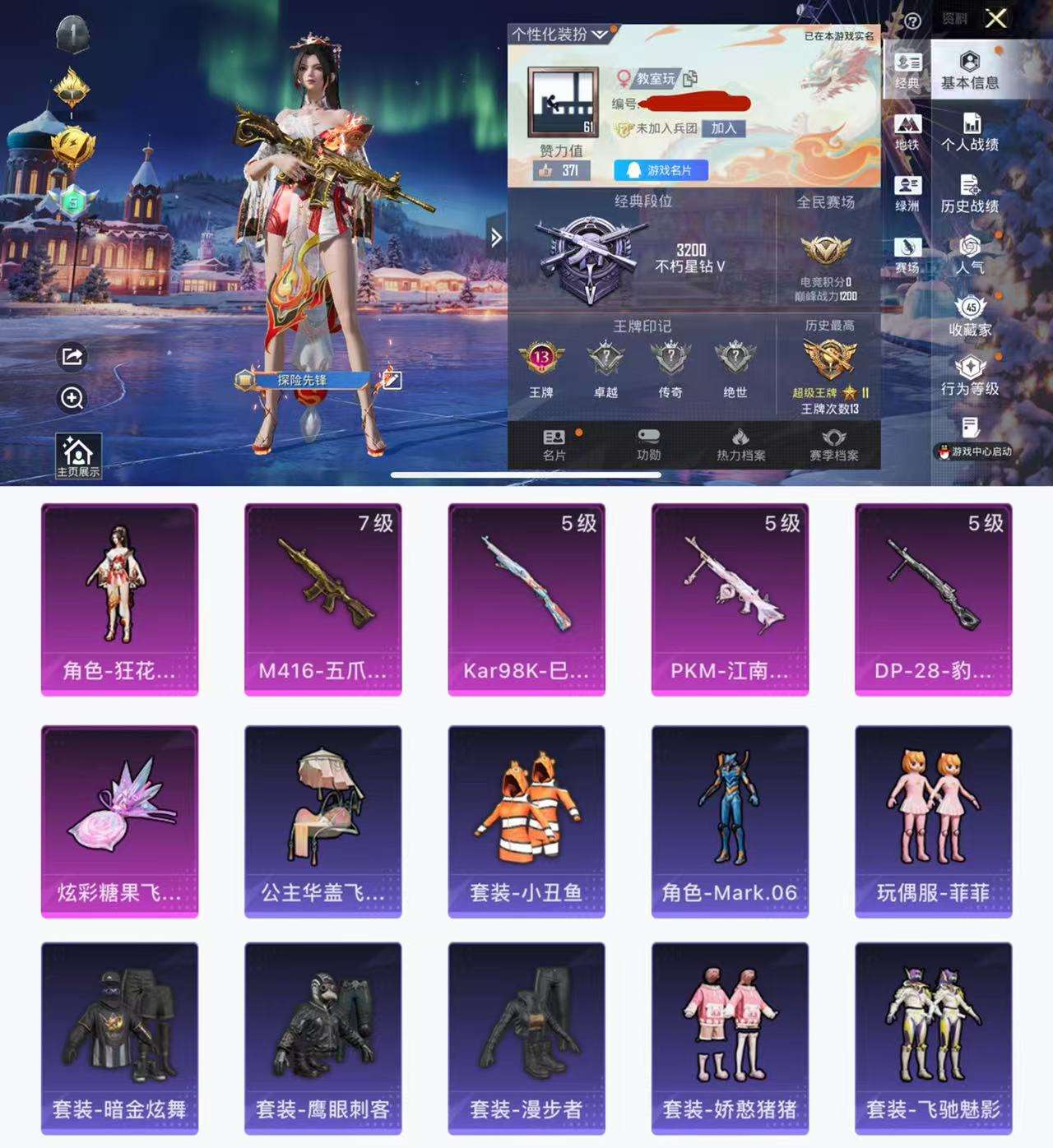The width and height of the screenshot is (1053, 1148).
Task: View the 人气 popularity rose icon
Action: point(972,255)
